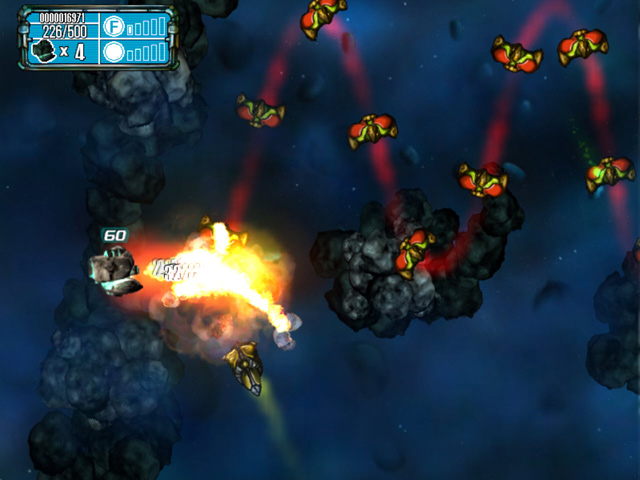Click the circled F weapon icon
Image resolution: width=640 pixels, height=480 pixels.
click(x=115, y=26)
